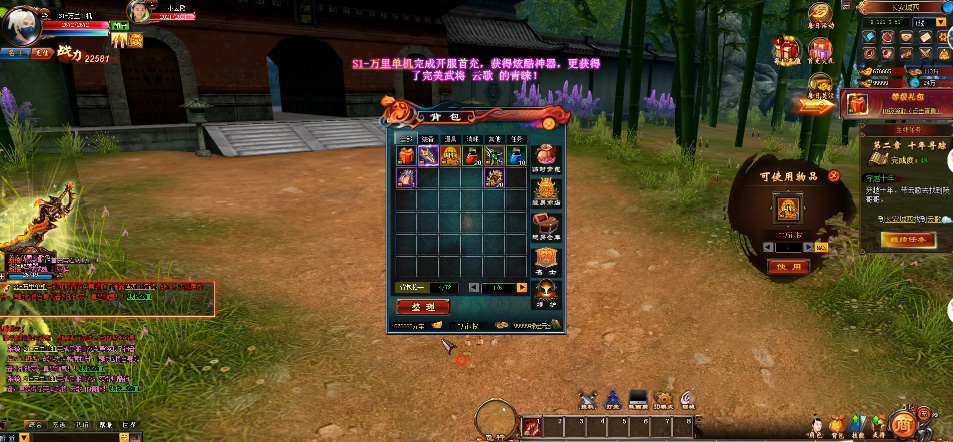This screenshot has width=953, height=442.
Task: Select the red gift box item
Action: pos(405,155)
